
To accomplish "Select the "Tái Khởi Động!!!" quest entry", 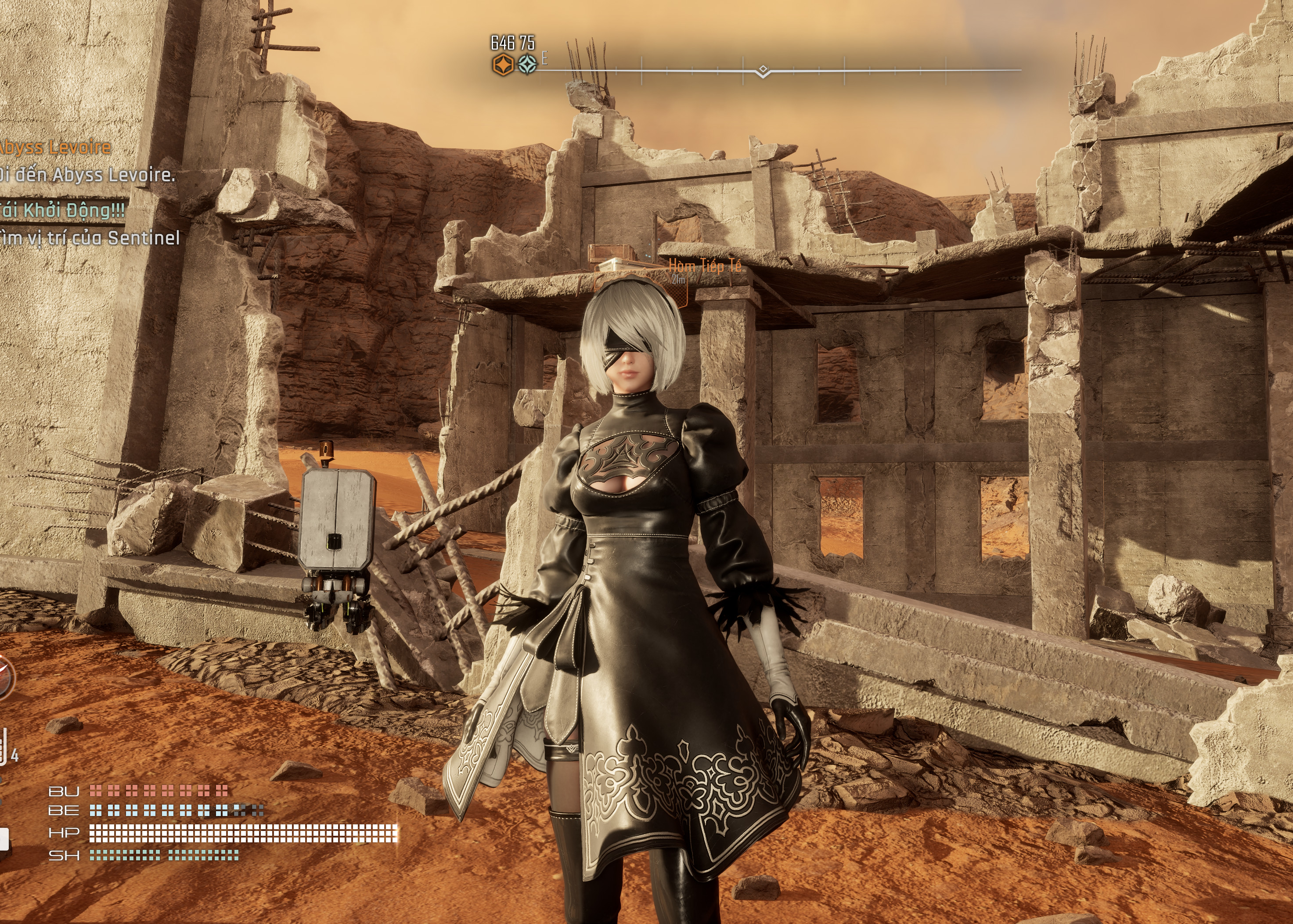I will (63, 211).
